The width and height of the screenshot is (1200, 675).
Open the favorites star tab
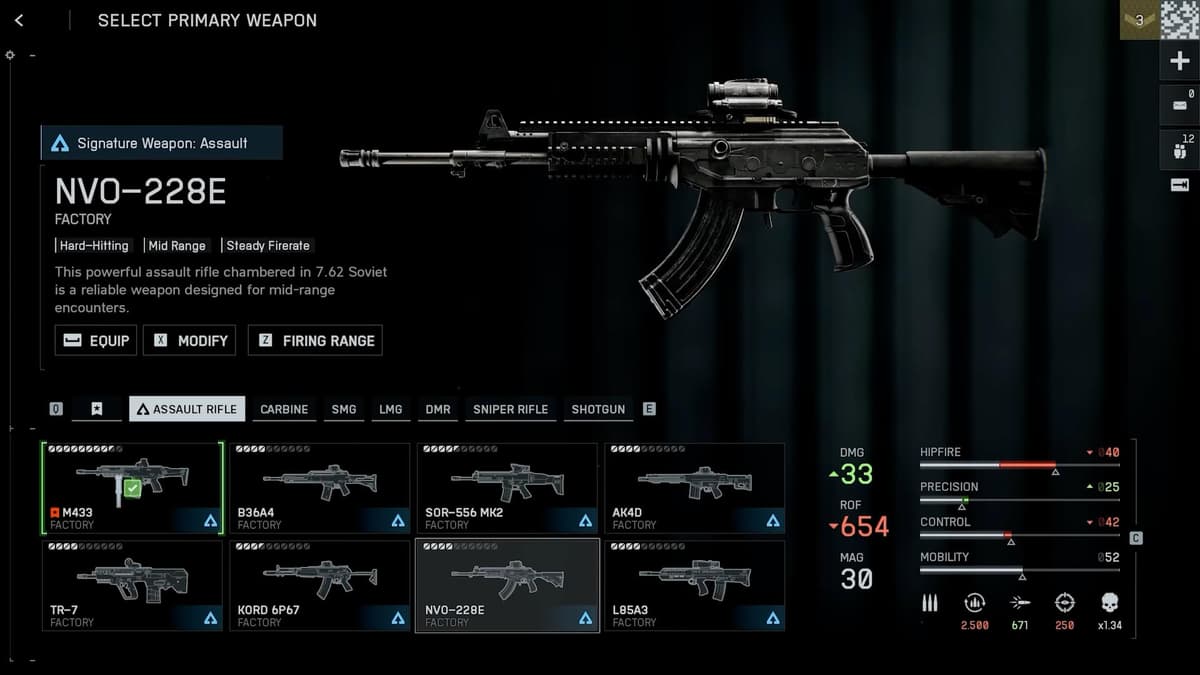coord(96,409)
